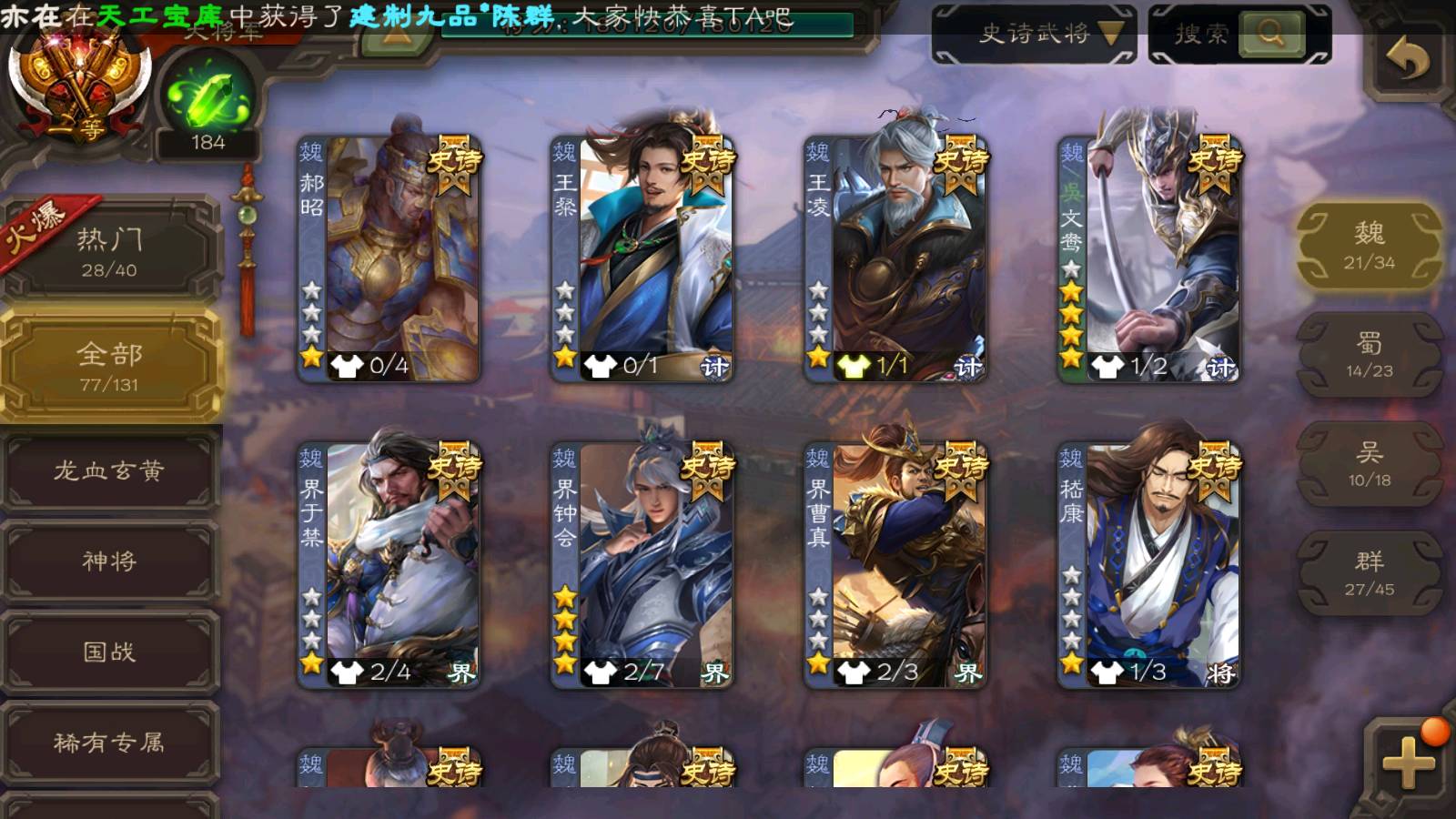Switch to the 热门 category tab
1456x819 pixels.
pos(109,251)
